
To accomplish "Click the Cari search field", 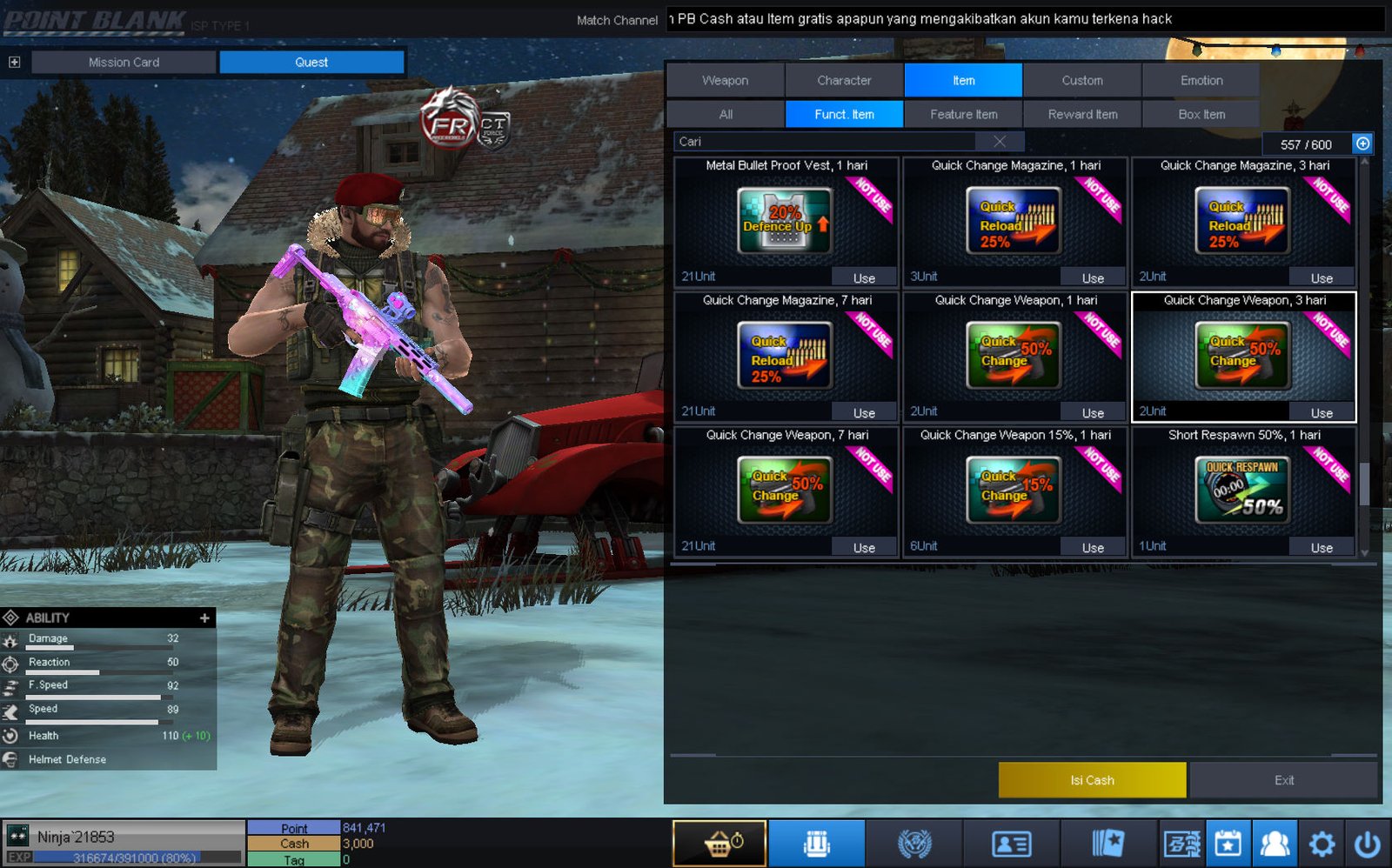I will [x=826, y=142].
